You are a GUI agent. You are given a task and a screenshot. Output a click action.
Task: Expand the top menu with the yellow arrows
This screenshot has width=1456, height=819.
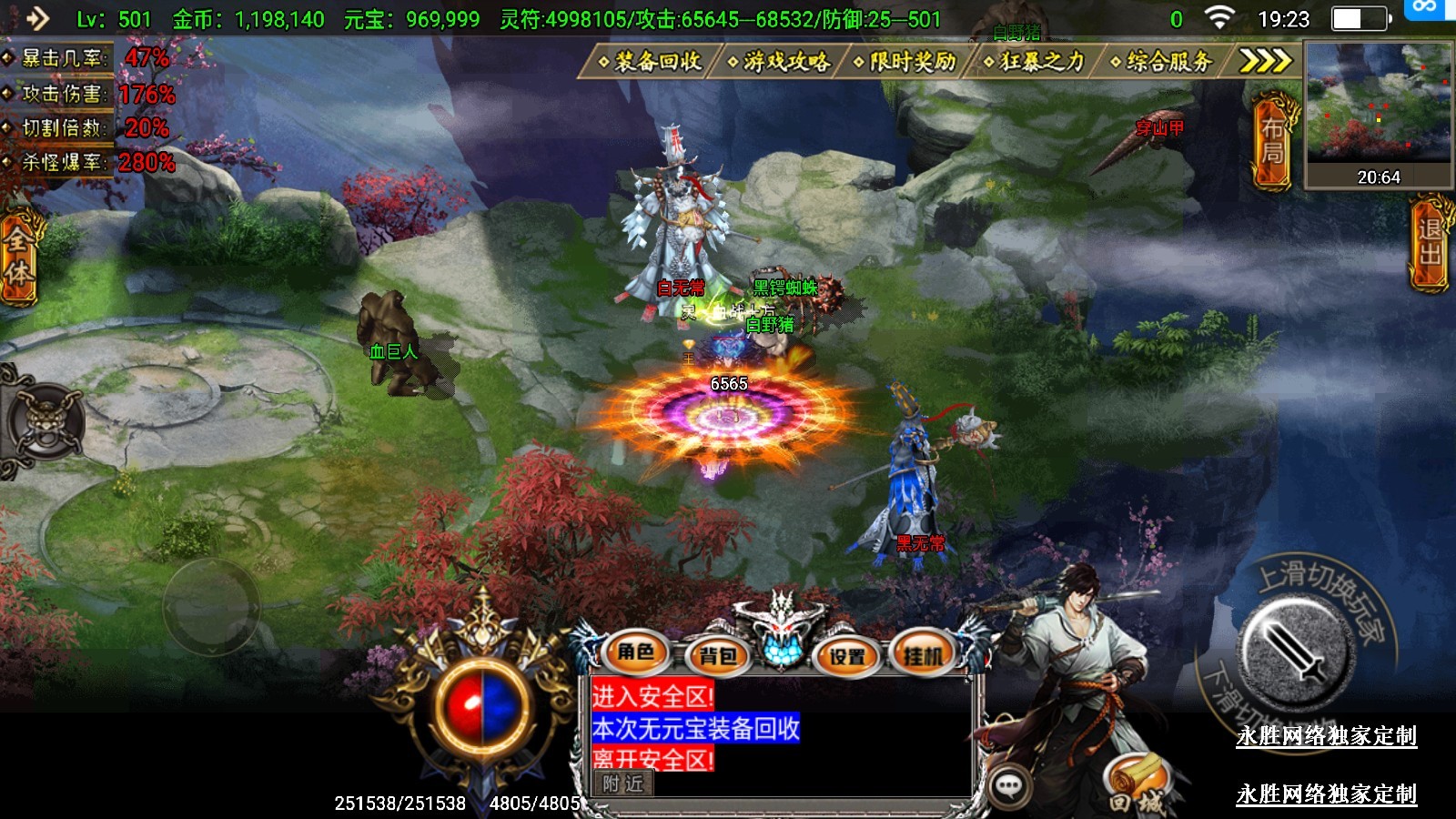pos(1266,61)
